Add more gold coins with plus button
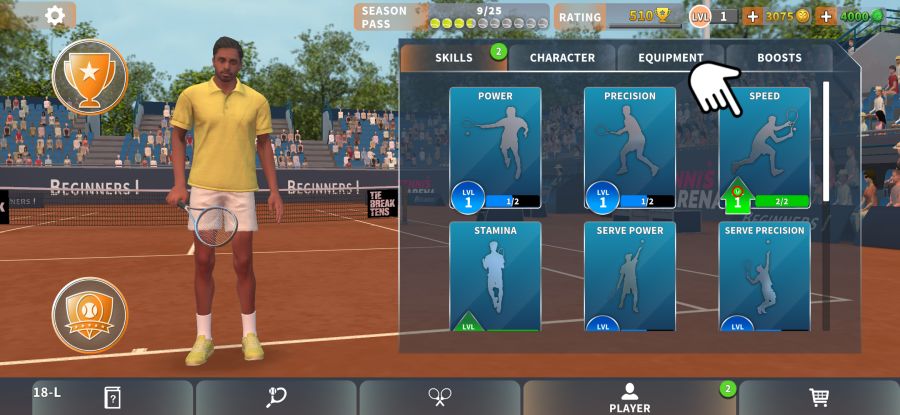 coord(753,16)
